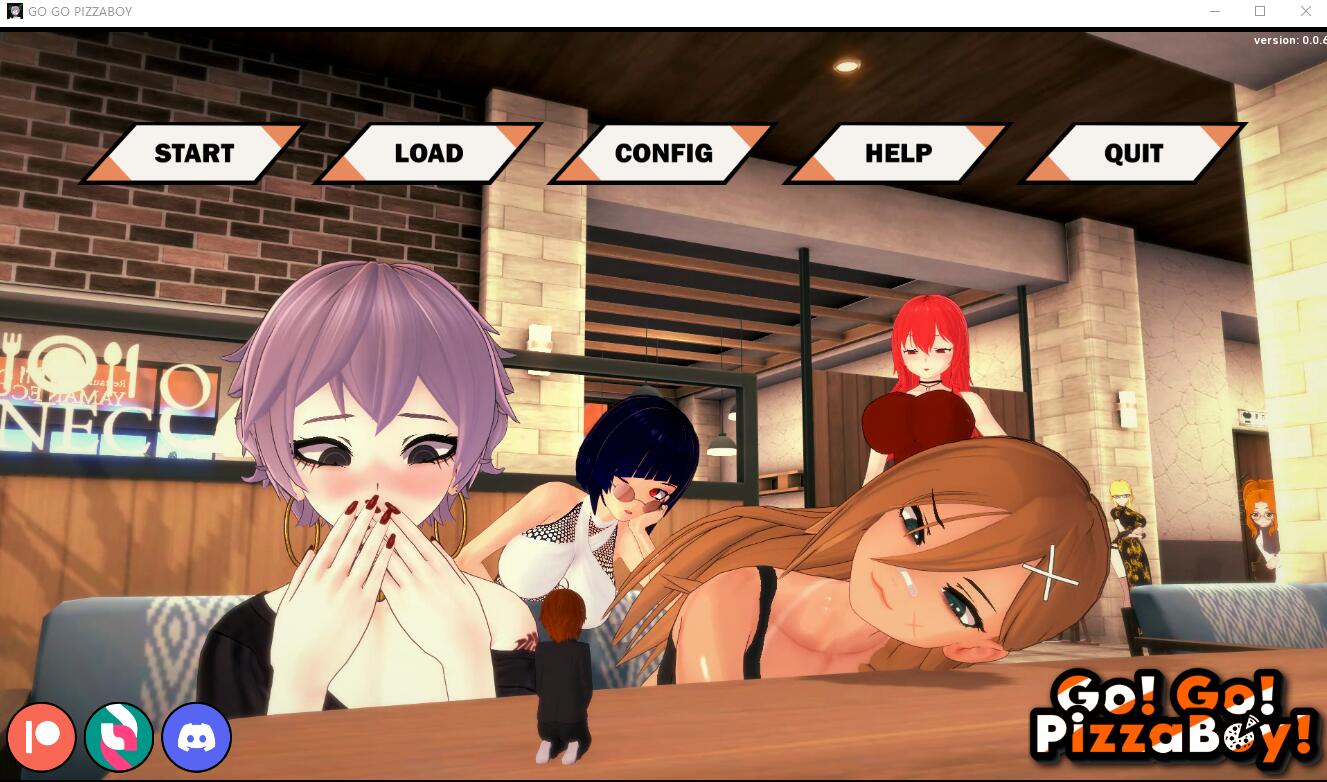Screen dimensions: 1327x782
Task: Select START from the title menu
Action: click(193, 152)
